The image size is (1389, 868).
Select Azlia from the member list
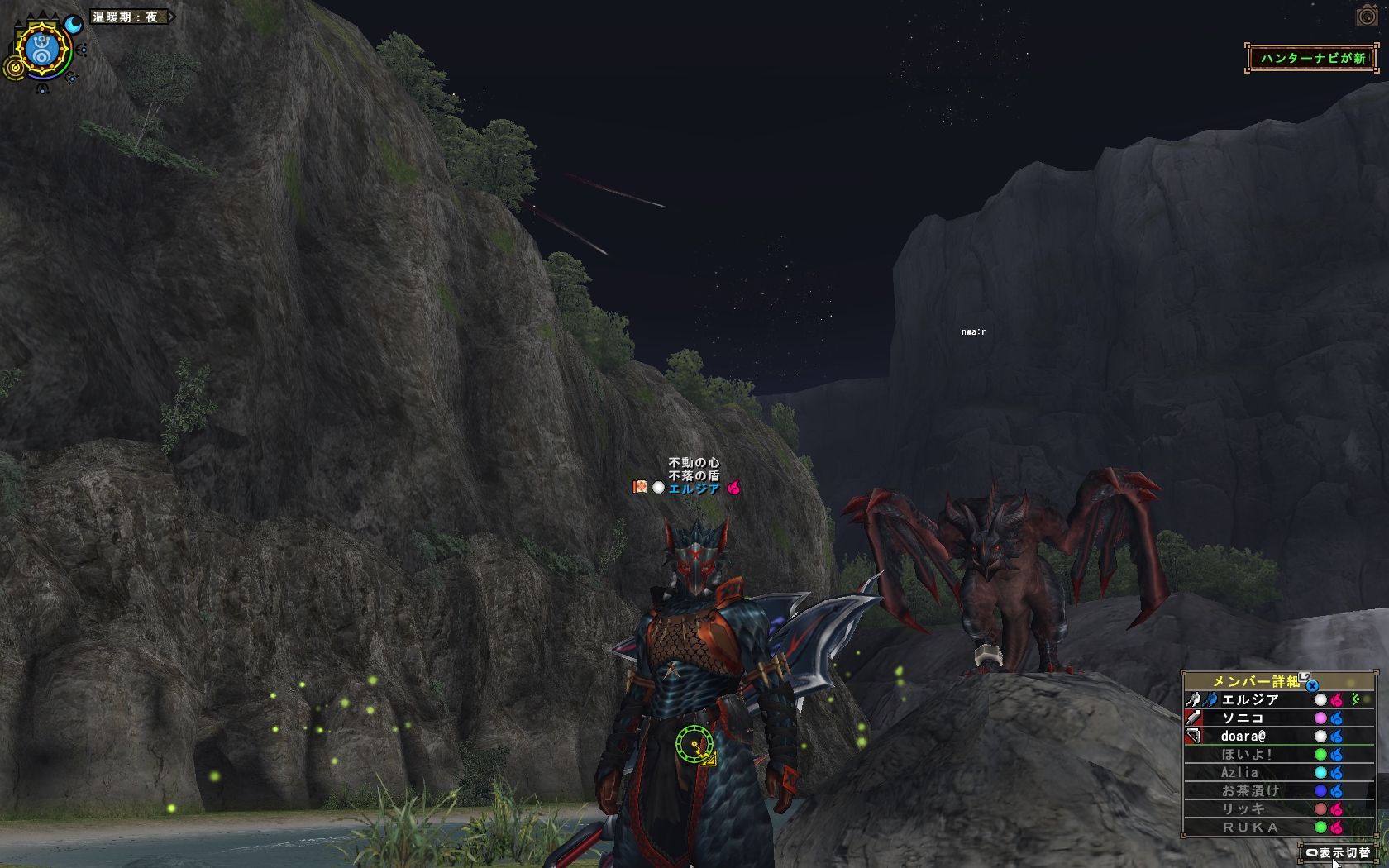pyautogui.click(x=1239, y=773)
